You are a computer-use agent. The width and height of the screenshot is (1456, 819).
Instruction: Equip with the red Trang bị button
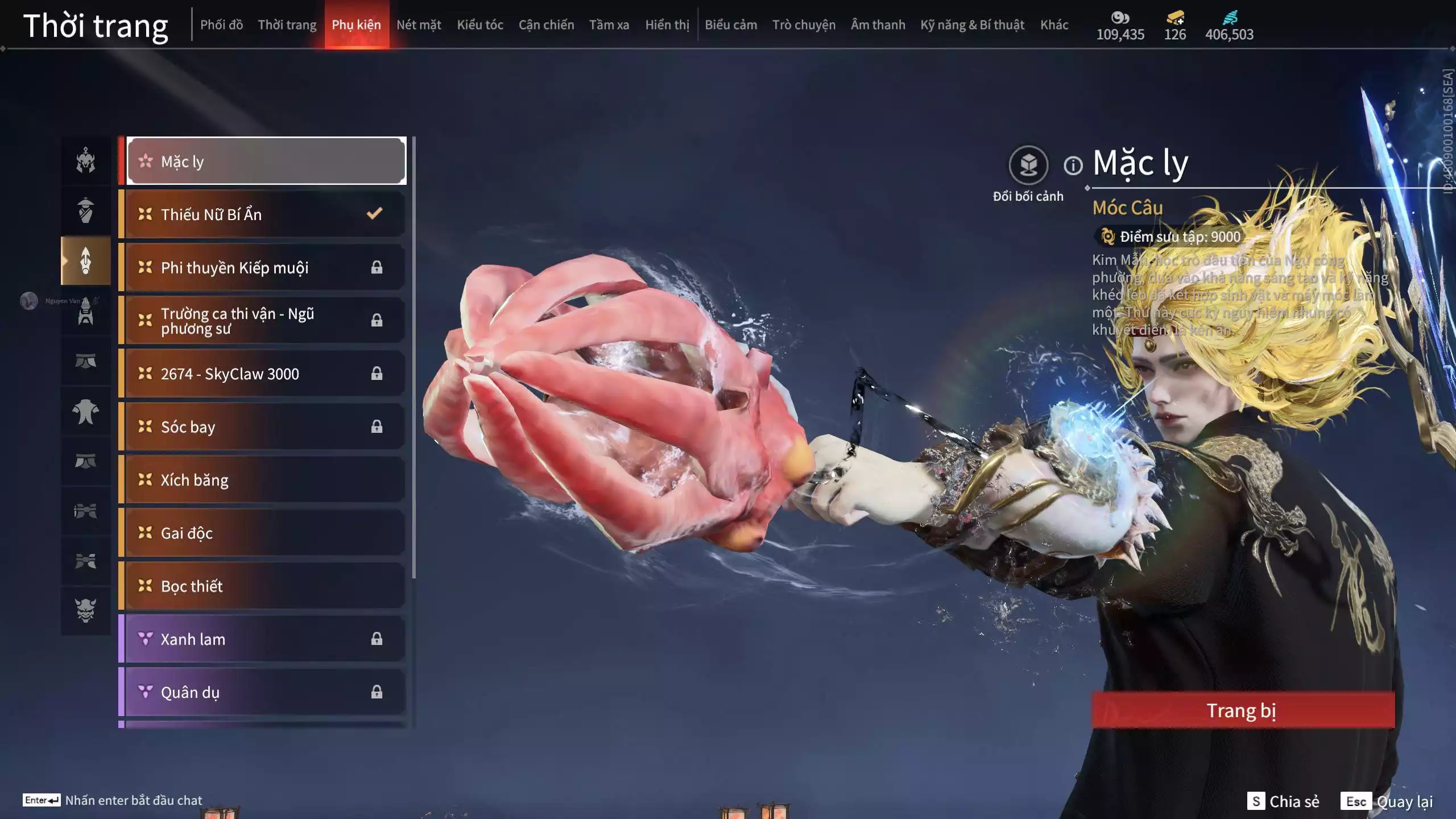click(x=1243, y=710)
